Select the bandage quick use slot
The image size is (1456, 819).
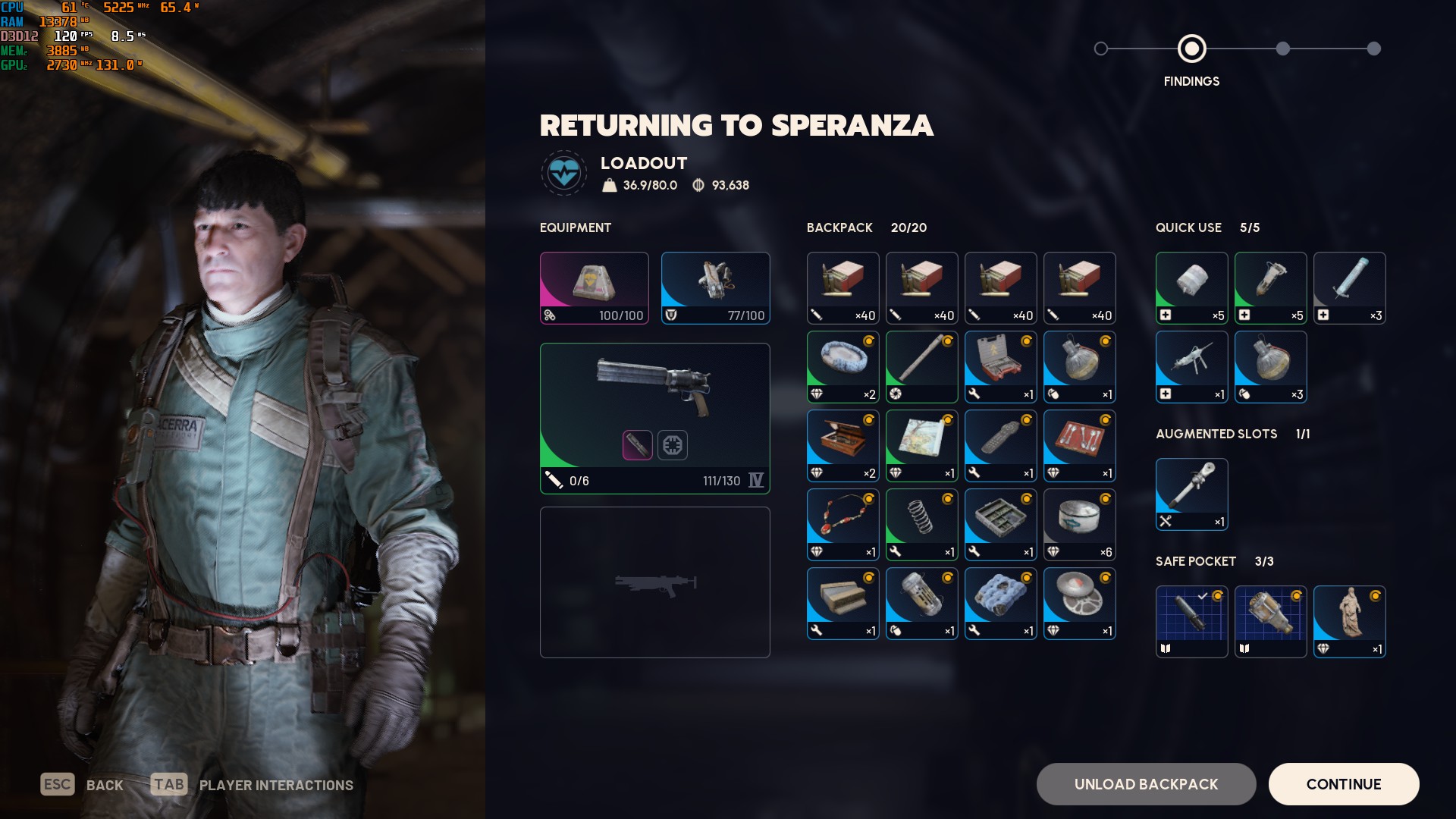1191,287
